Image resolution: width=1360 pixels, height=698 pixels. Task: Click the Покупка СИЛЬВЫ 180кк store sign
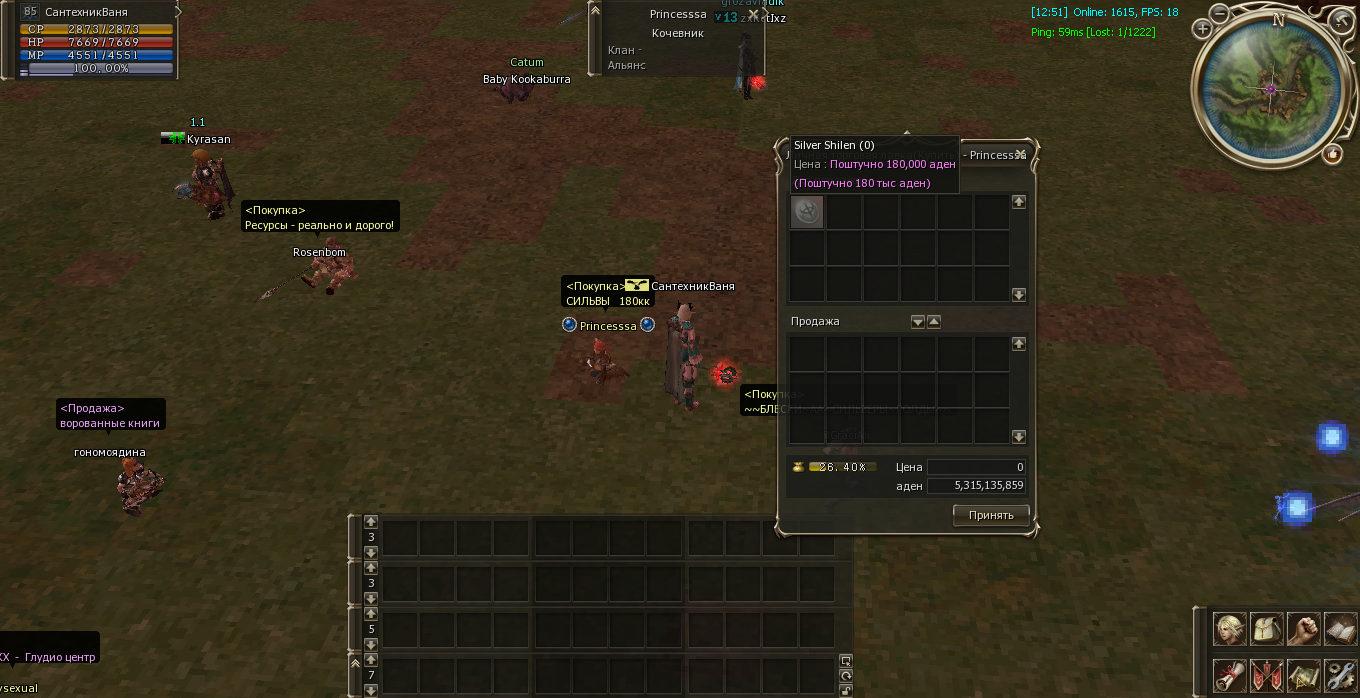click(x=607, y=293)
